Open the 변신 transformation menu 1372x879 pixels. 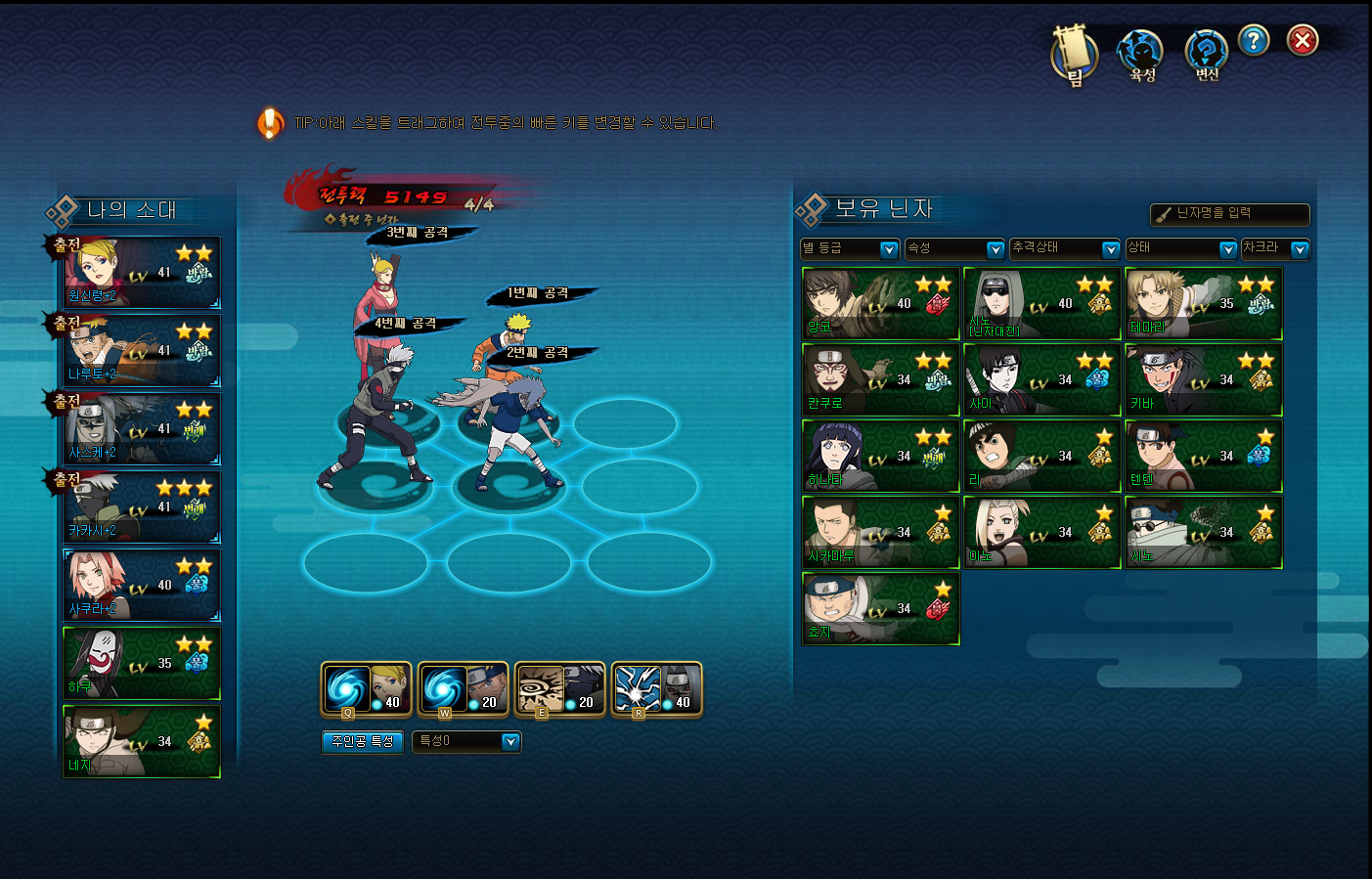click(x=1207, y=55)
